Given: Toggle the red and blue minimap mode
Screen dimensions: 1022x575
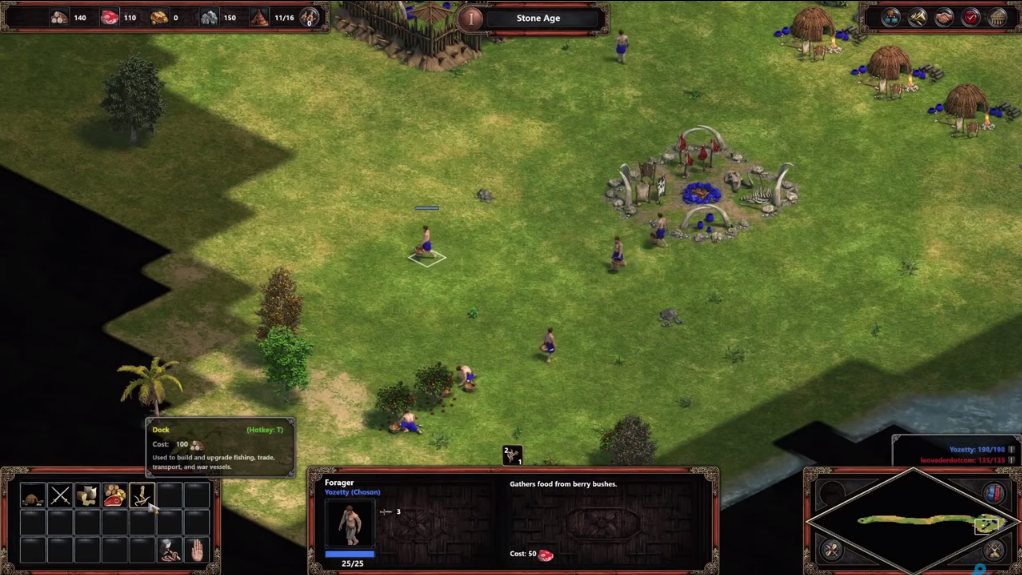Looking at the screenshot, I should click(x=994, y=494).
